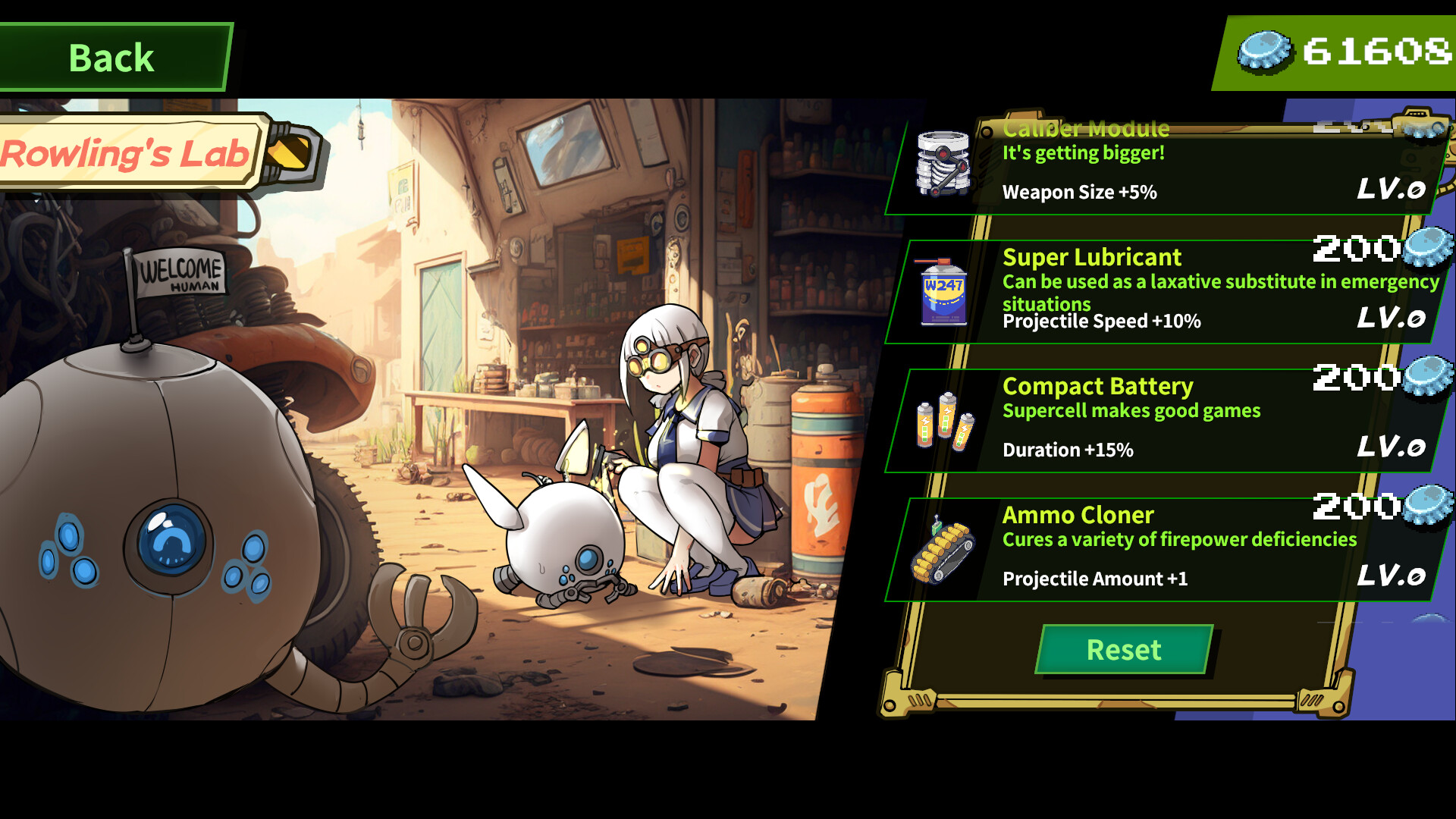
Task: Click the bottle cap currency icon top right
Action: click(1265, 49)
